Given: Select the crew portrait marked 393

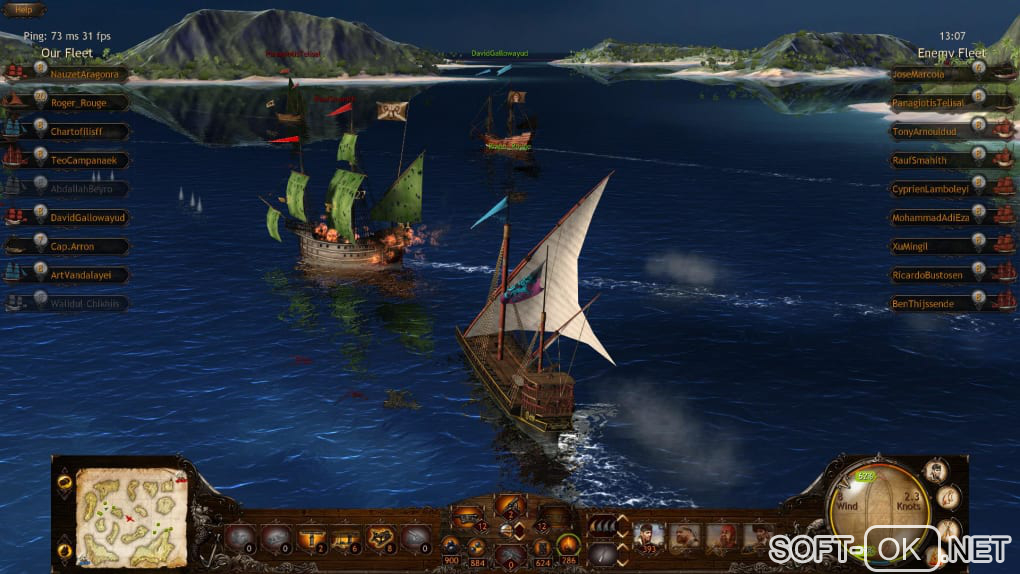Looking at the screenshot, I should click(647, 537).
